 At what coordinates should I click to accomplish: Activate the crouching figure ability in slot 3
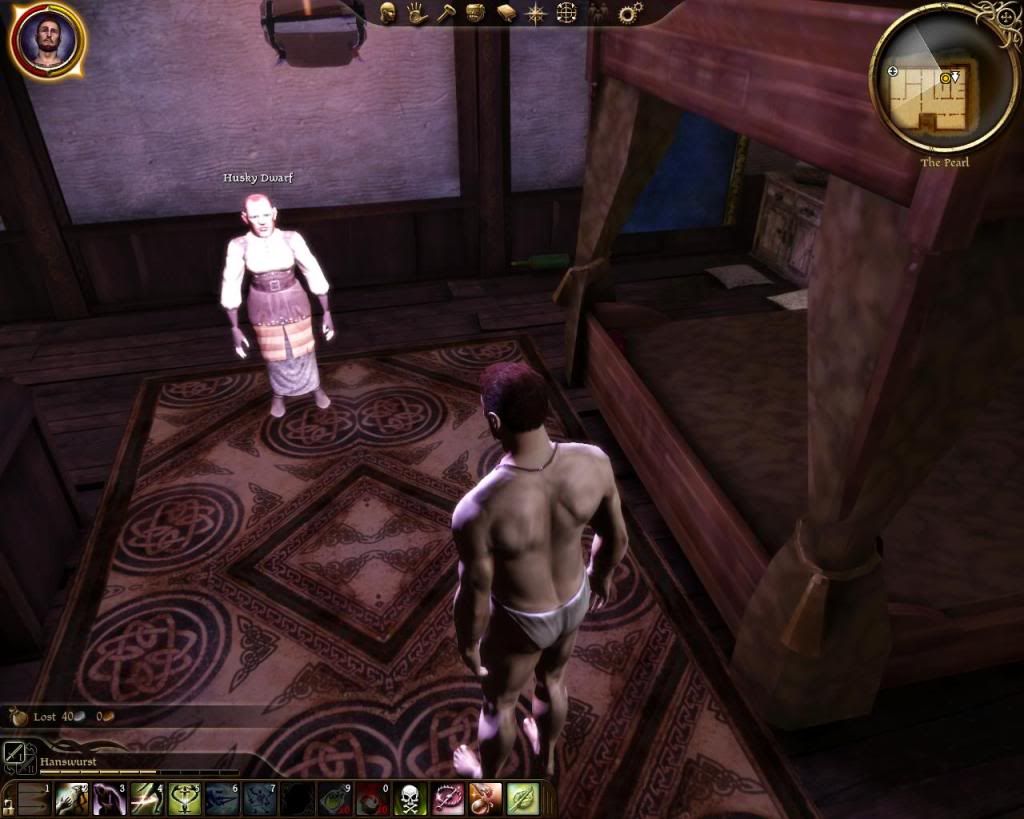point(108,799)
